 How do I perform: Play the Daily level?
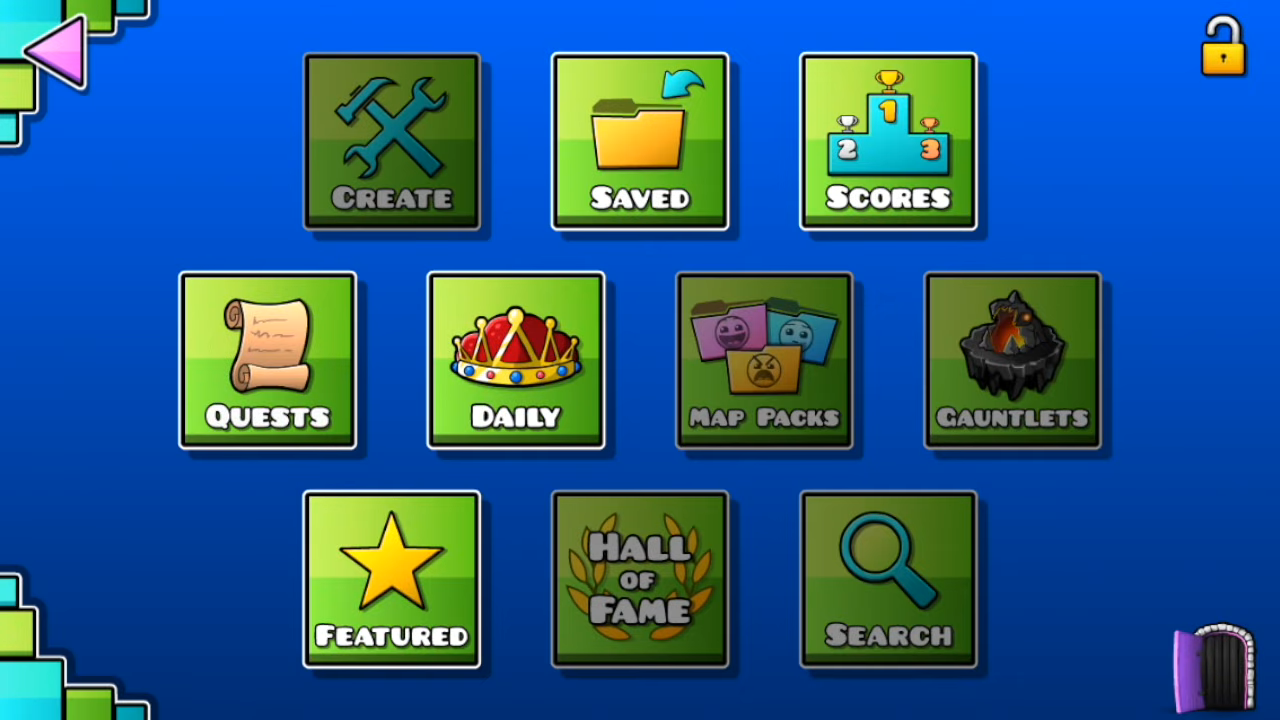click(515, 358)
